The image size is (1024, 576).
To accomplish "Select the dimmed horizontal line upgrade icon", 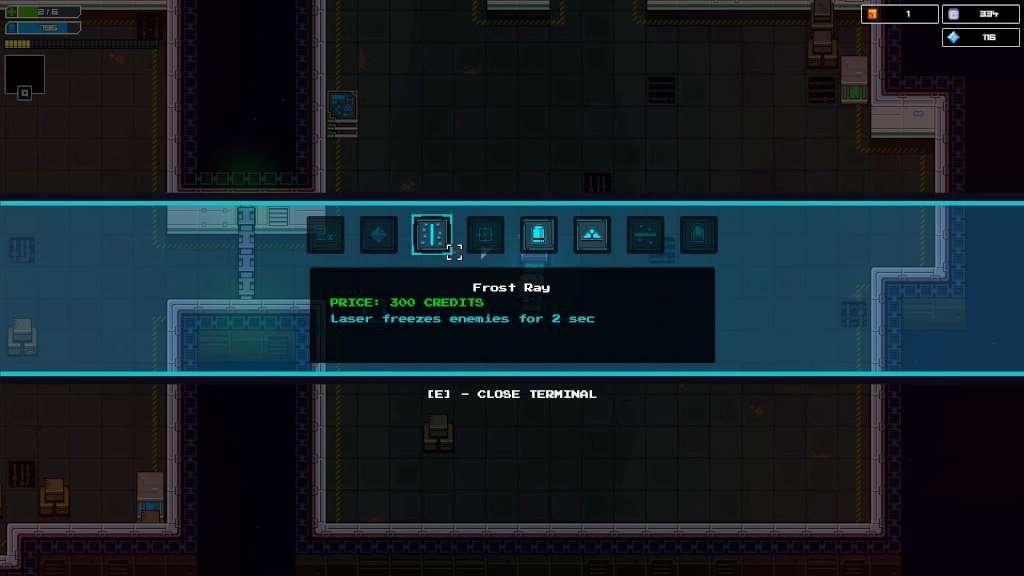I will coord(645,235).
